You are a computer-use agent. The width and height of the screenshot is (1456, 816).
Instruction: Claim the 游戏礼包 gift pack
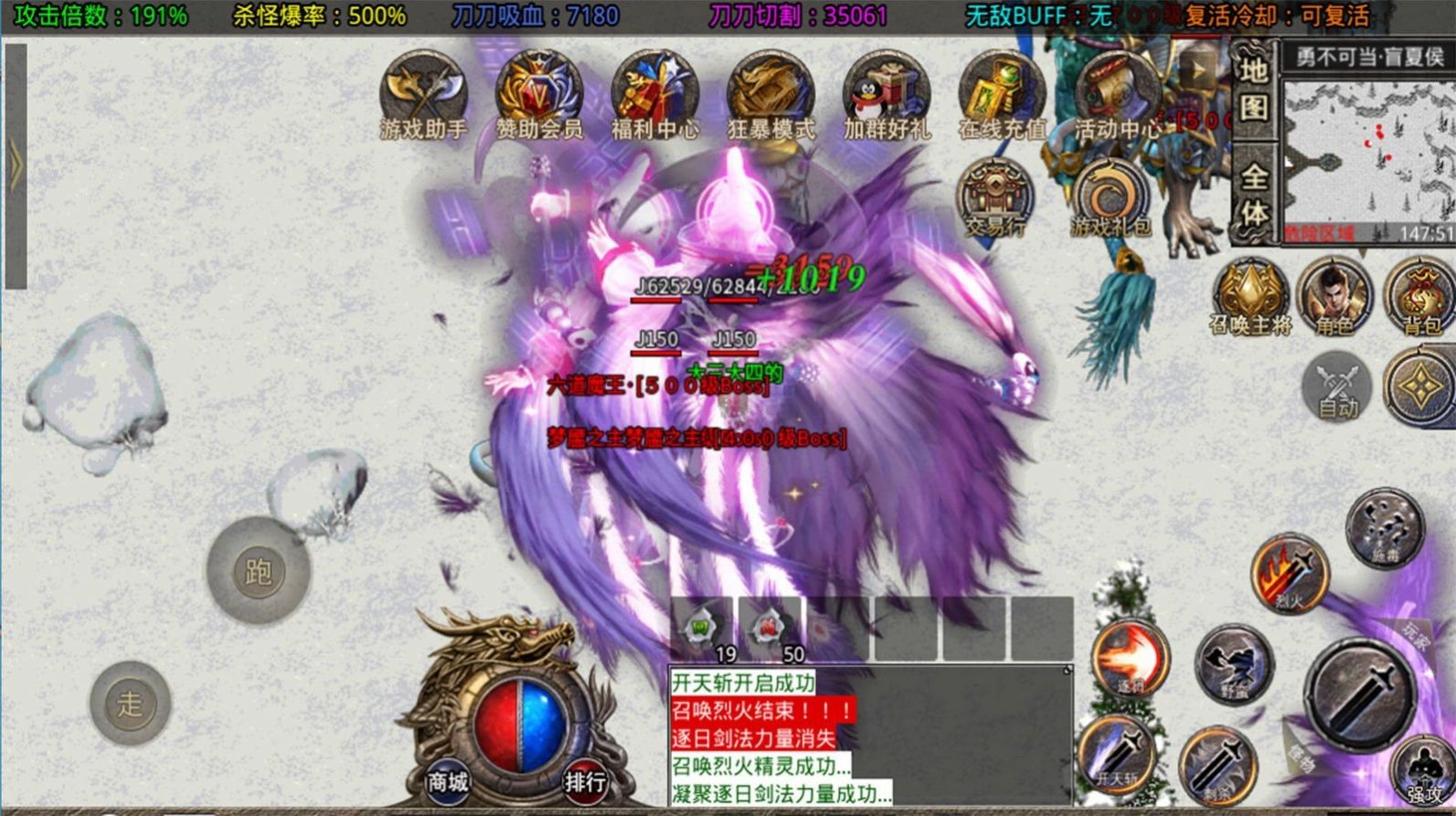pos(1111,198)
